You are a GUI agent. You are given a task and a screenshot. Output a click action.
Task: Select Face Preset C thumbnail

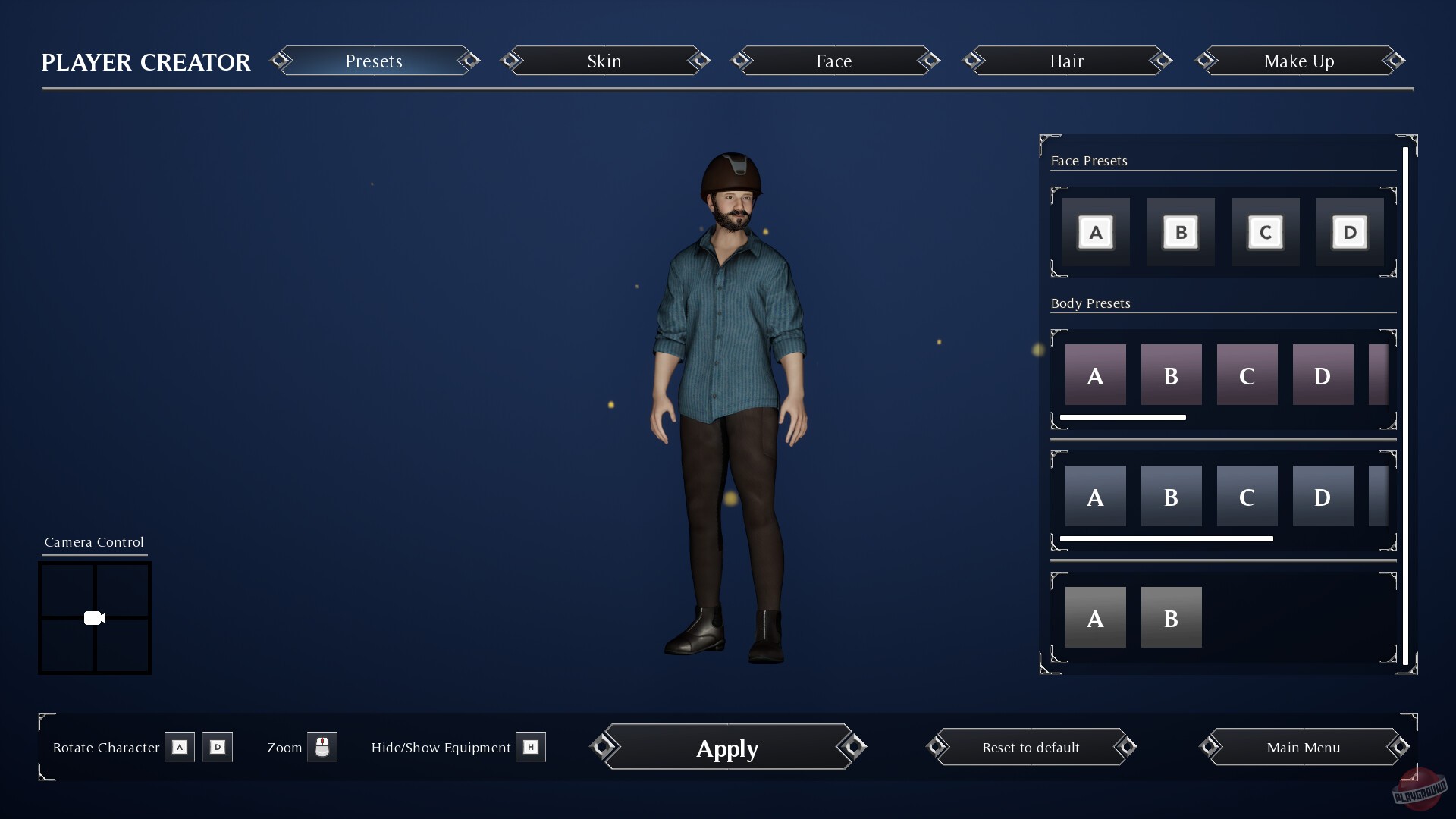tap(1265, 231)
